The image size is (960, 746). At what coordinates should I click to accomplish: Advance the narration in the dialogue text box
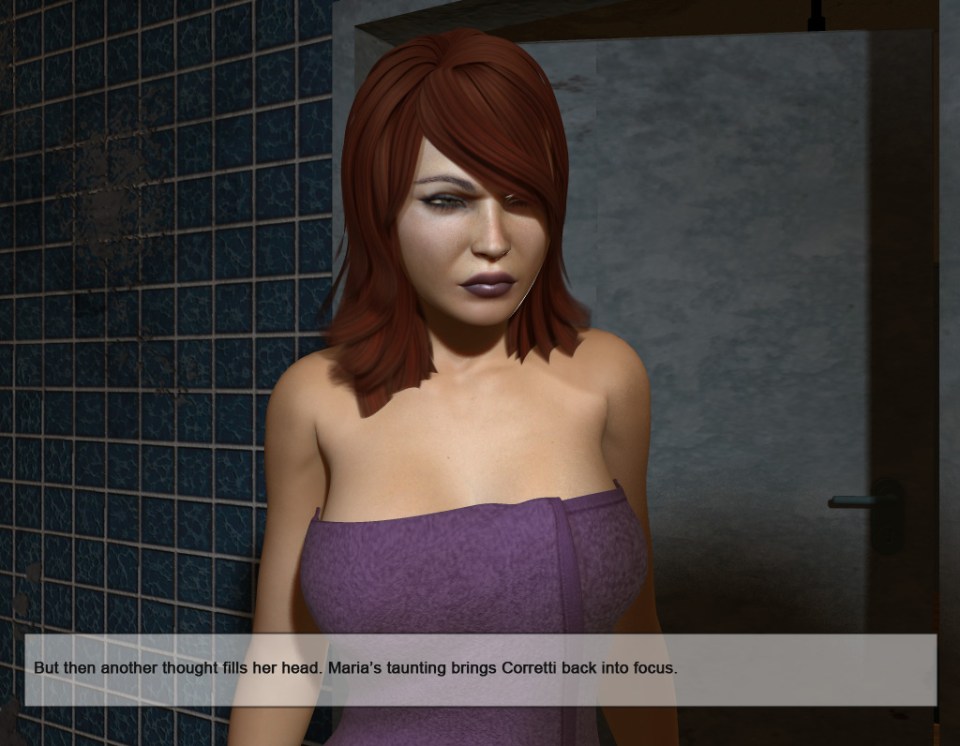point(480,669)
